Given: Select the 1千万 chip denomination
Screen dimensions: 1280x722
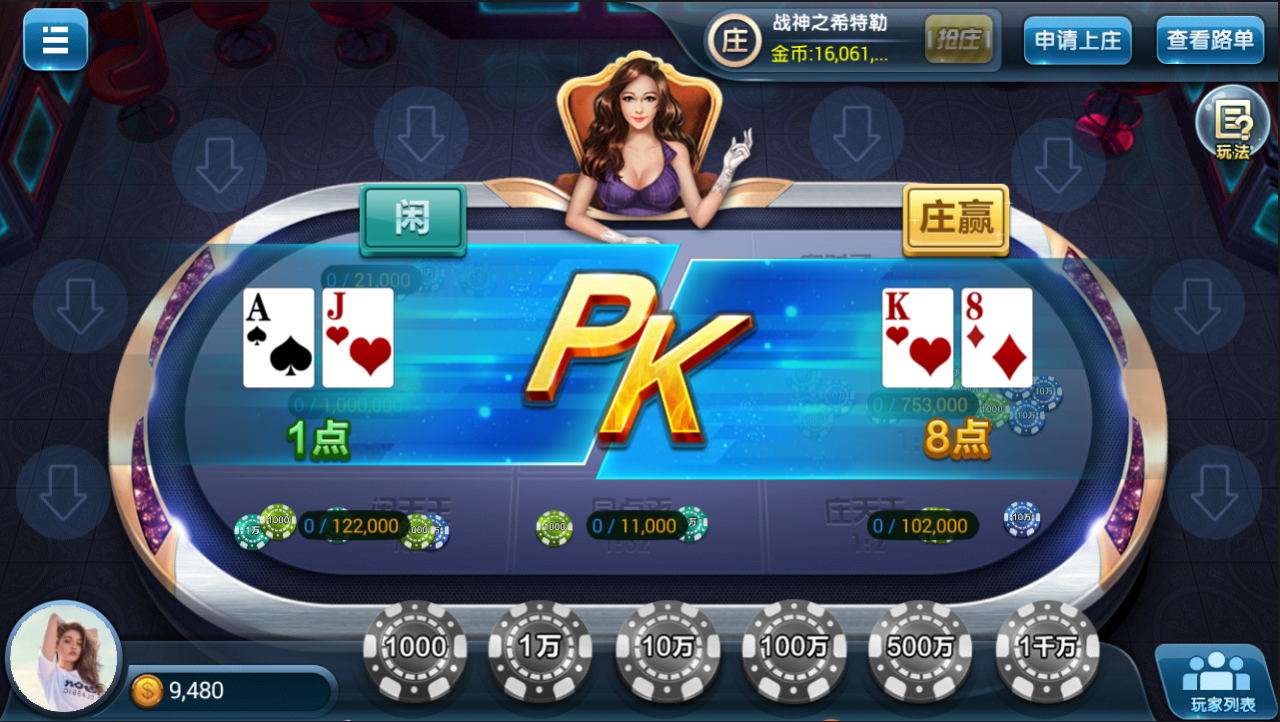Looking at the screenshot, I should [1046, 647].
